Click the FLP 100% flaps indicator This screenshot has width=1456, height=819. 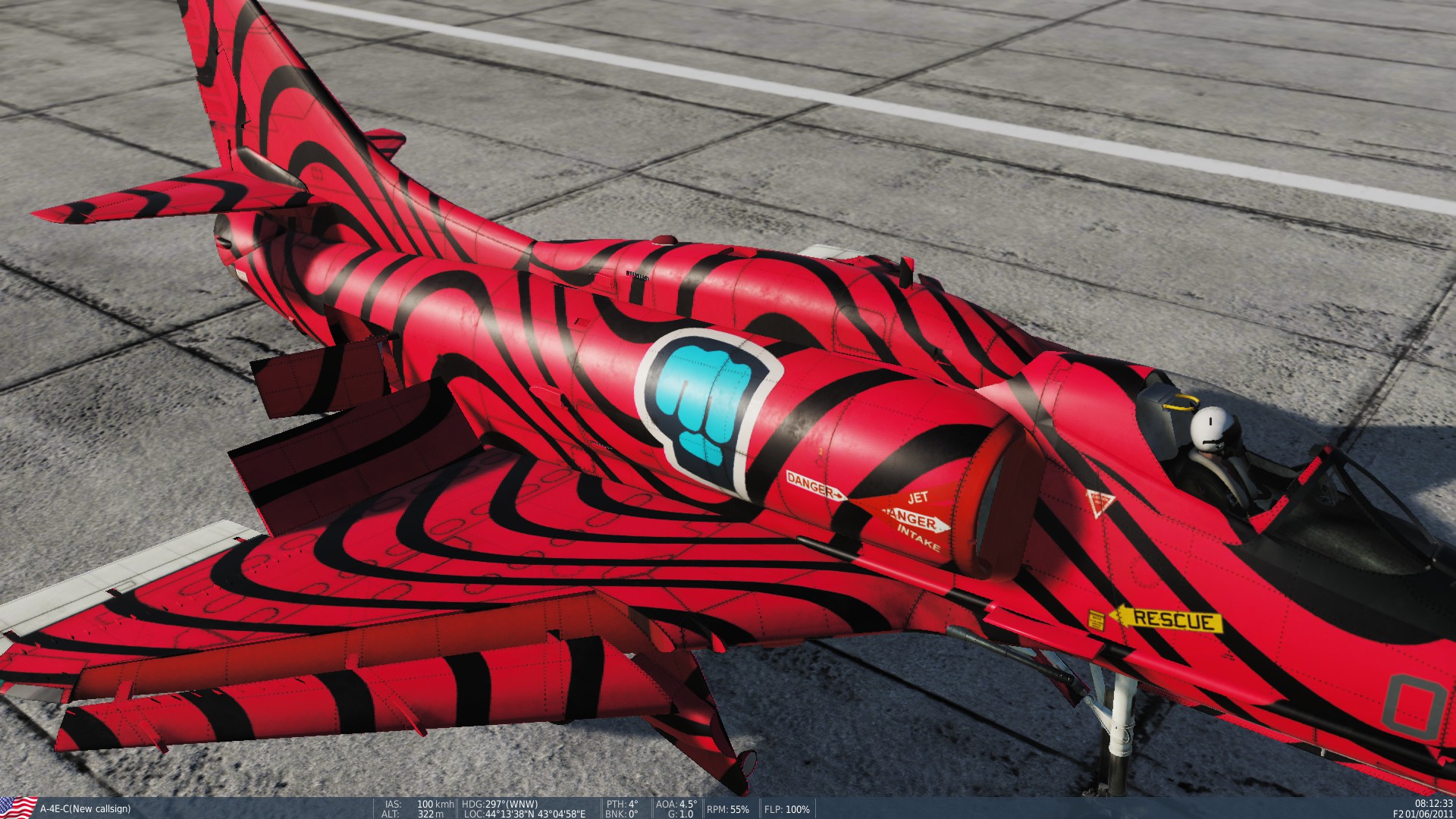786,807
